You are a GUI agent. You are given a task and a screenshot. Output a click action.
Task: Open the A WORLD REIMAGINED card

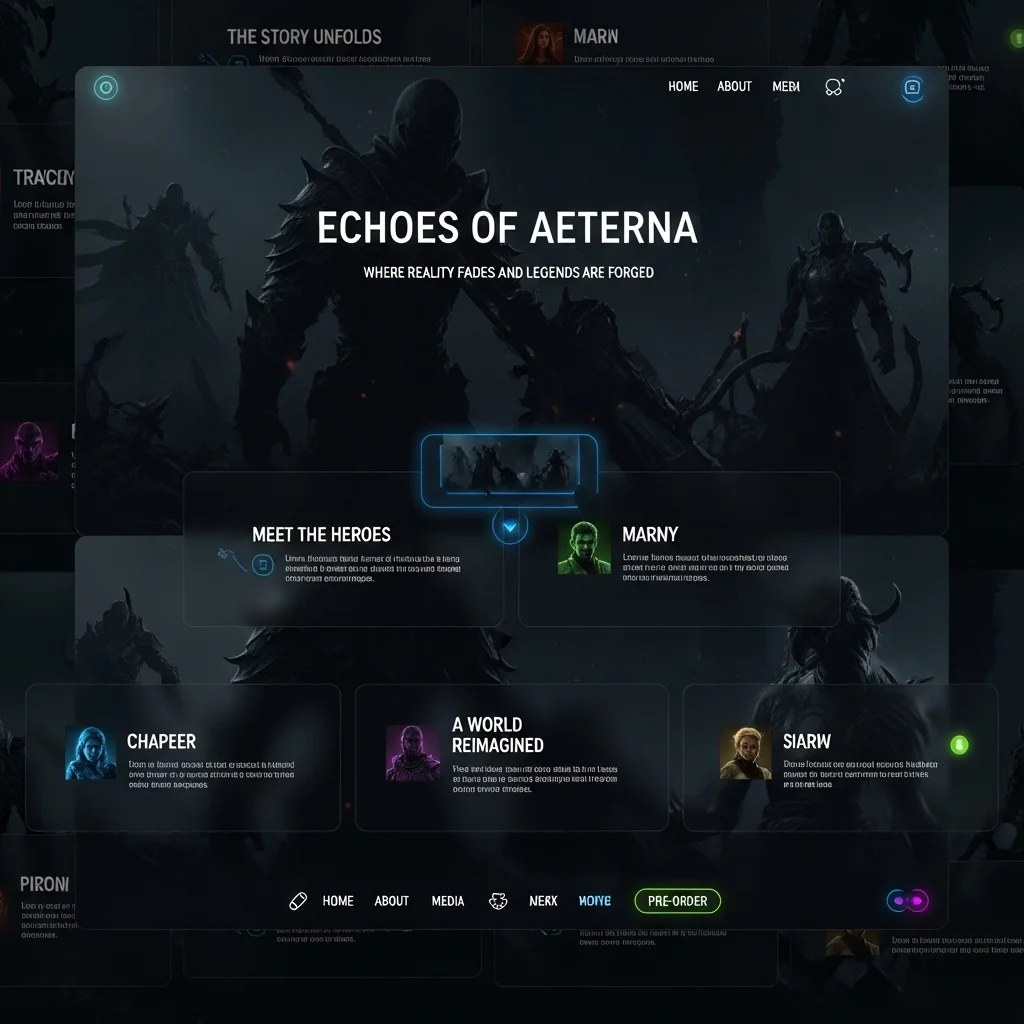(x=511, y=757)
